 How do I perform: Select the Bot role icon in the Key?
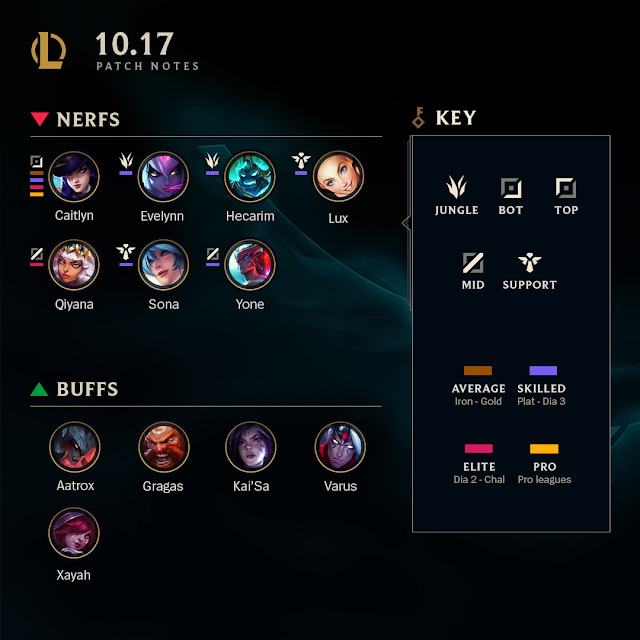[511, 187]
